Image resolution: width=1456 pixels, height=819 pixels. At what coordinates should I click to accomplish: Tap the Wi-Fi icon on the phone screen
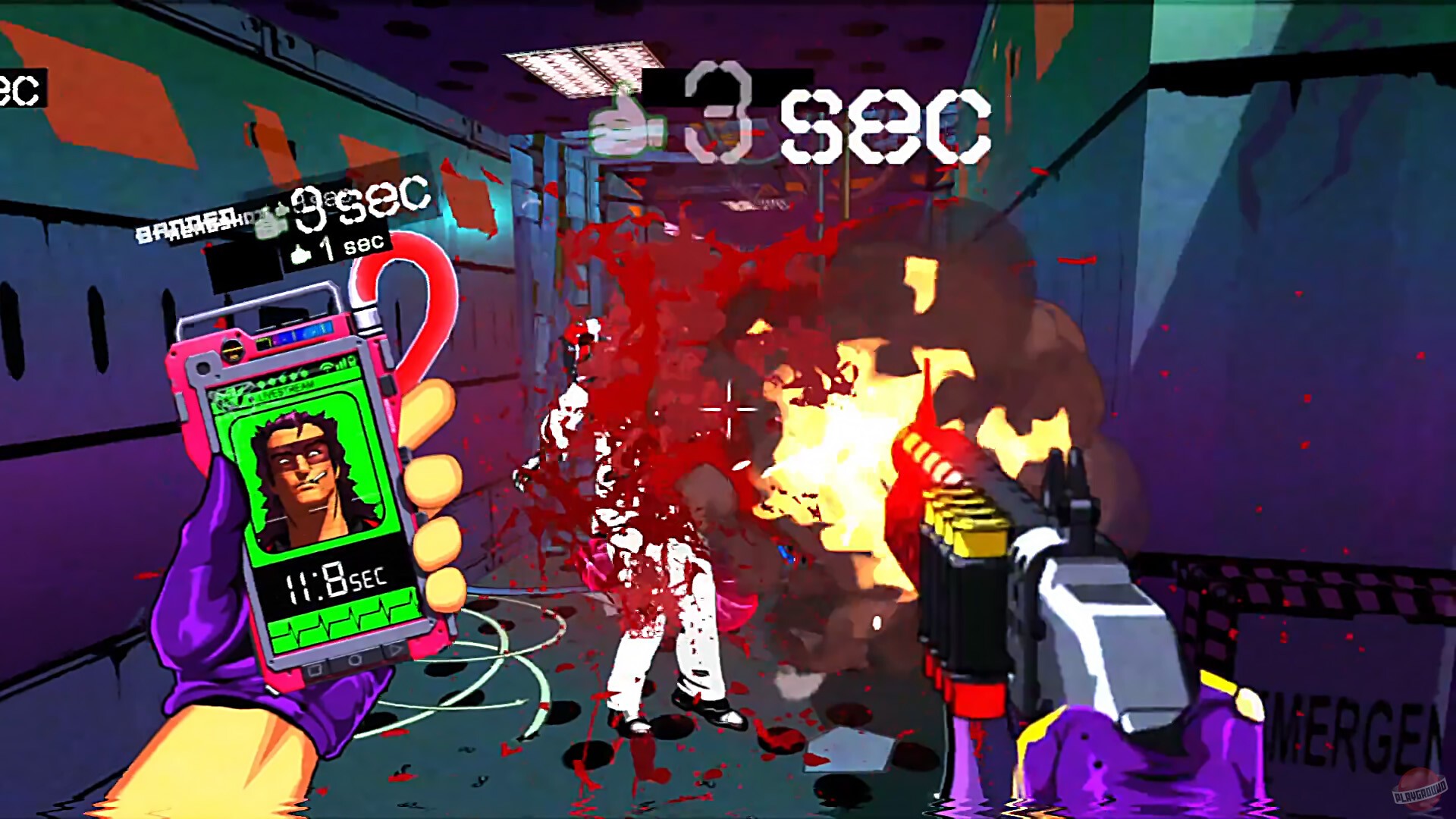point(326,367)
